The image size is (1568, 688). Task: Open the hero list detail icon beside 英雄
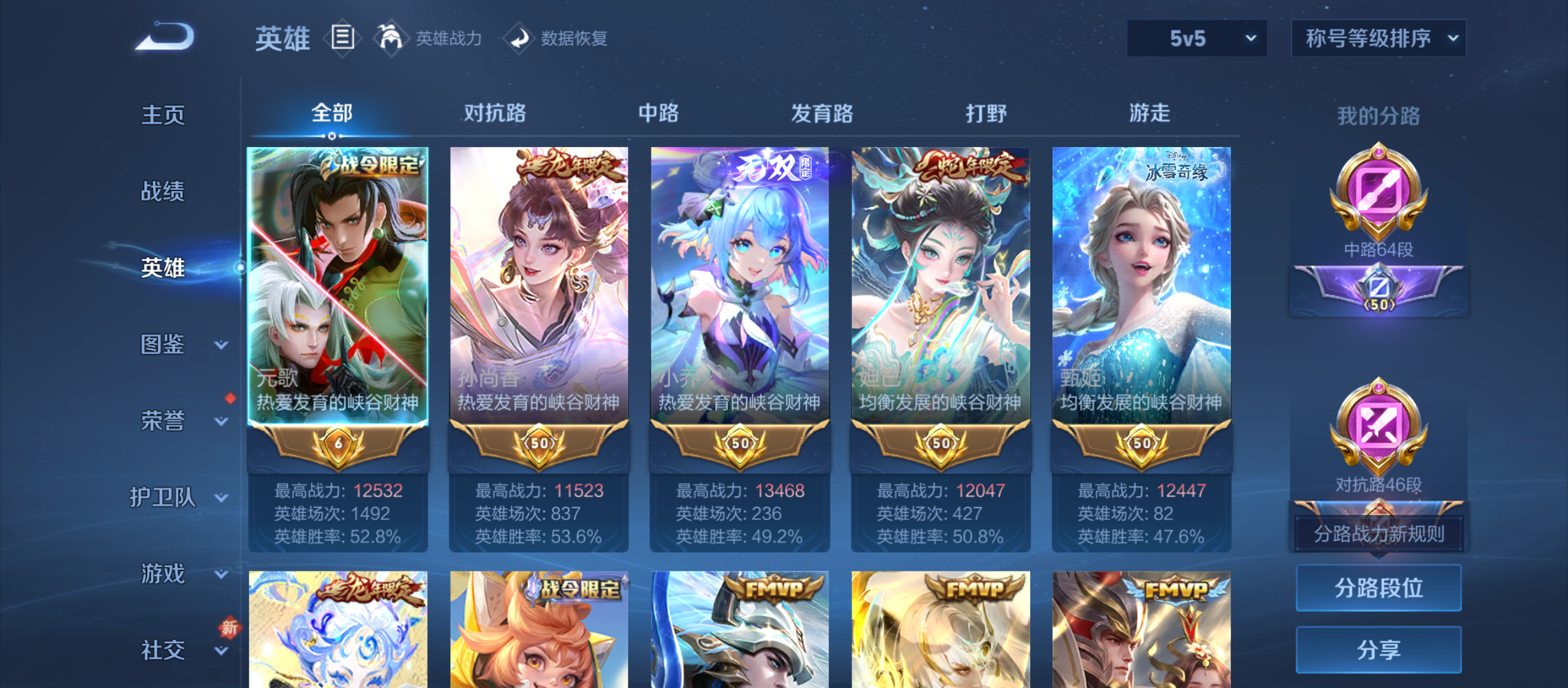click(342, 38)
